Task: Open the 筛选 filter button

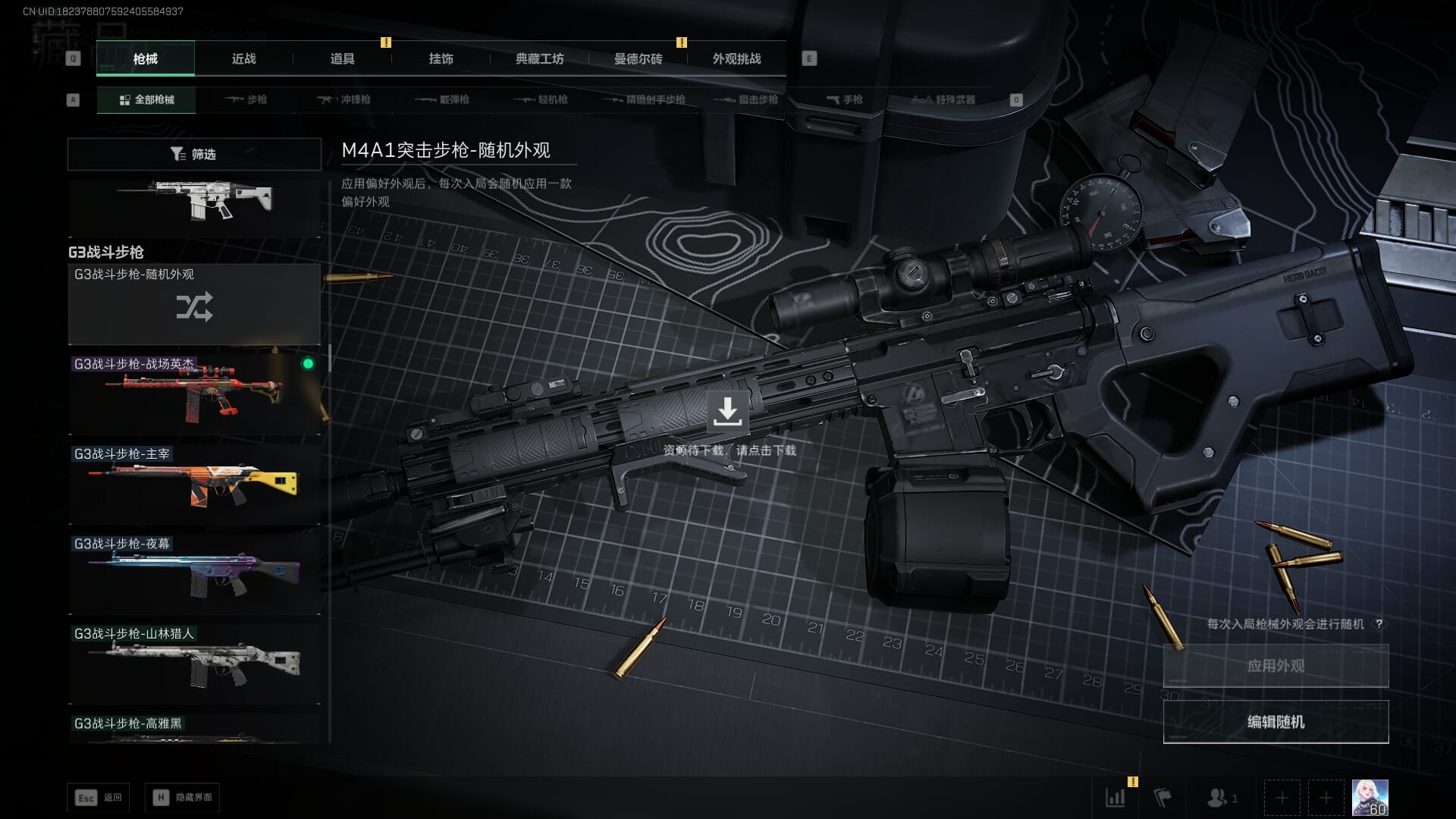Action: 194,154
